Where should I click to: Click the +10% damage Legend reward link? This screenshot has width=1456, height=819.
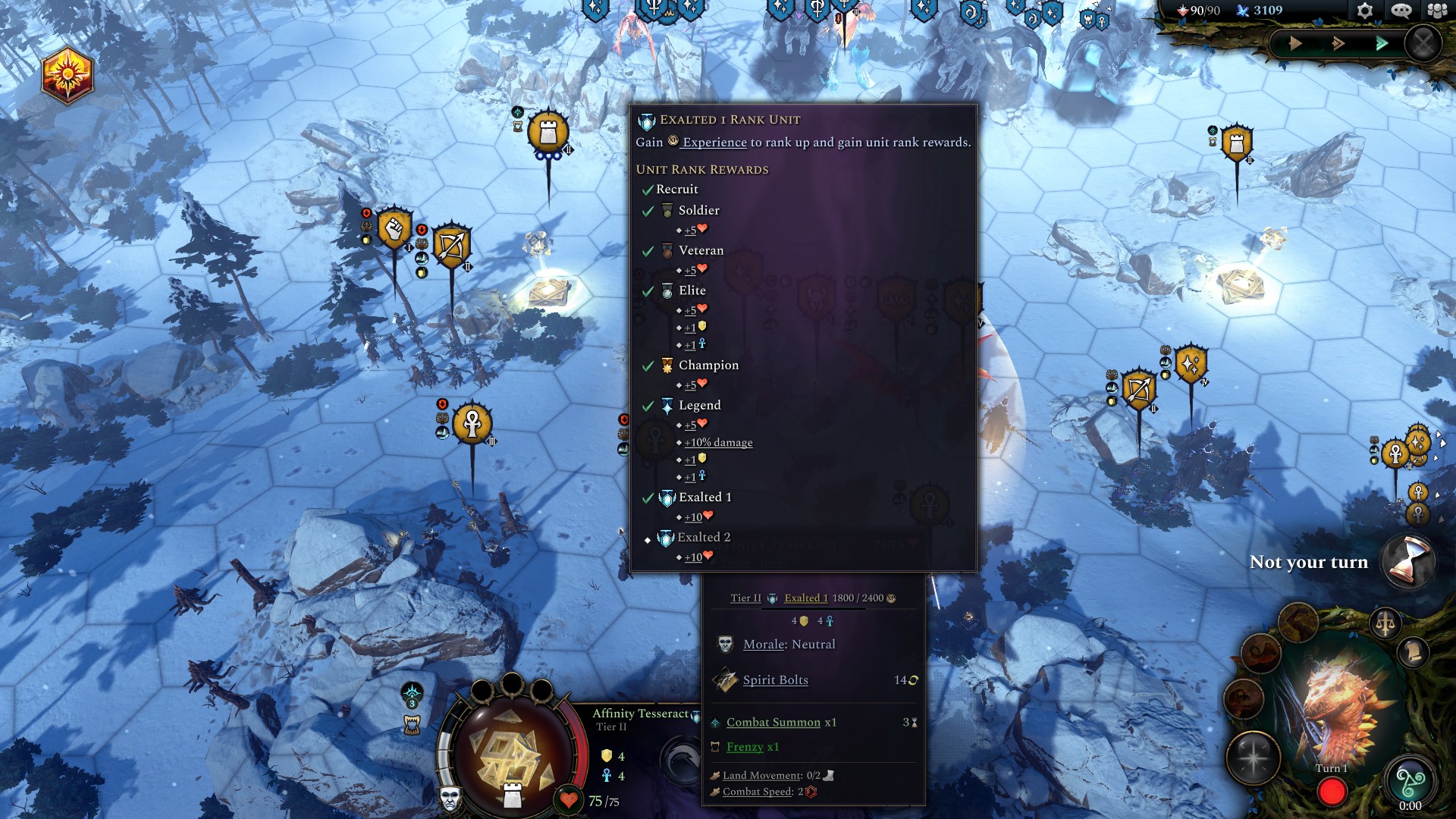pos(718,443)
